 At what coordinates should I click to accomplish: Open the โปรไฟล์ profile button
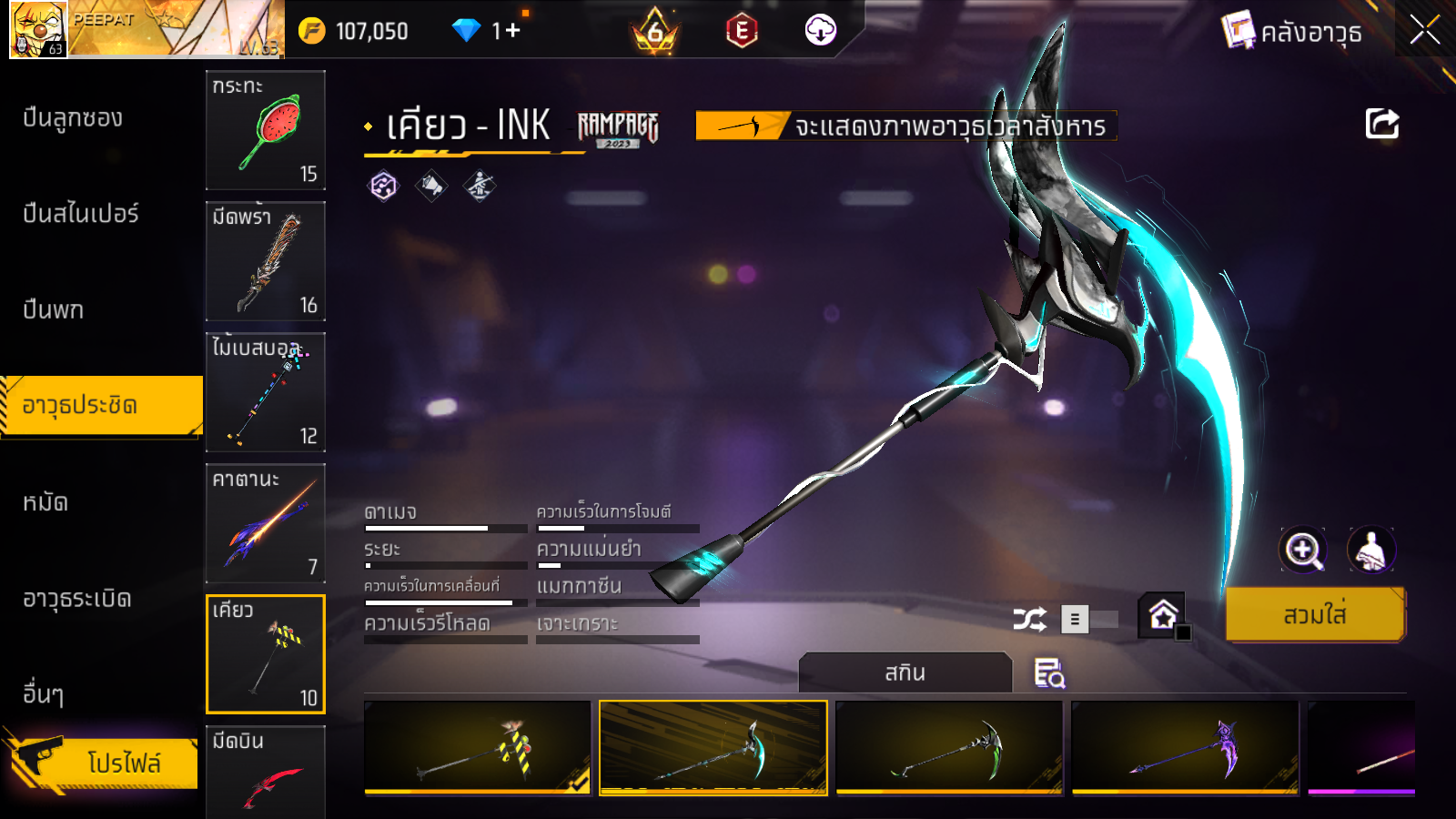click(105, 763)
